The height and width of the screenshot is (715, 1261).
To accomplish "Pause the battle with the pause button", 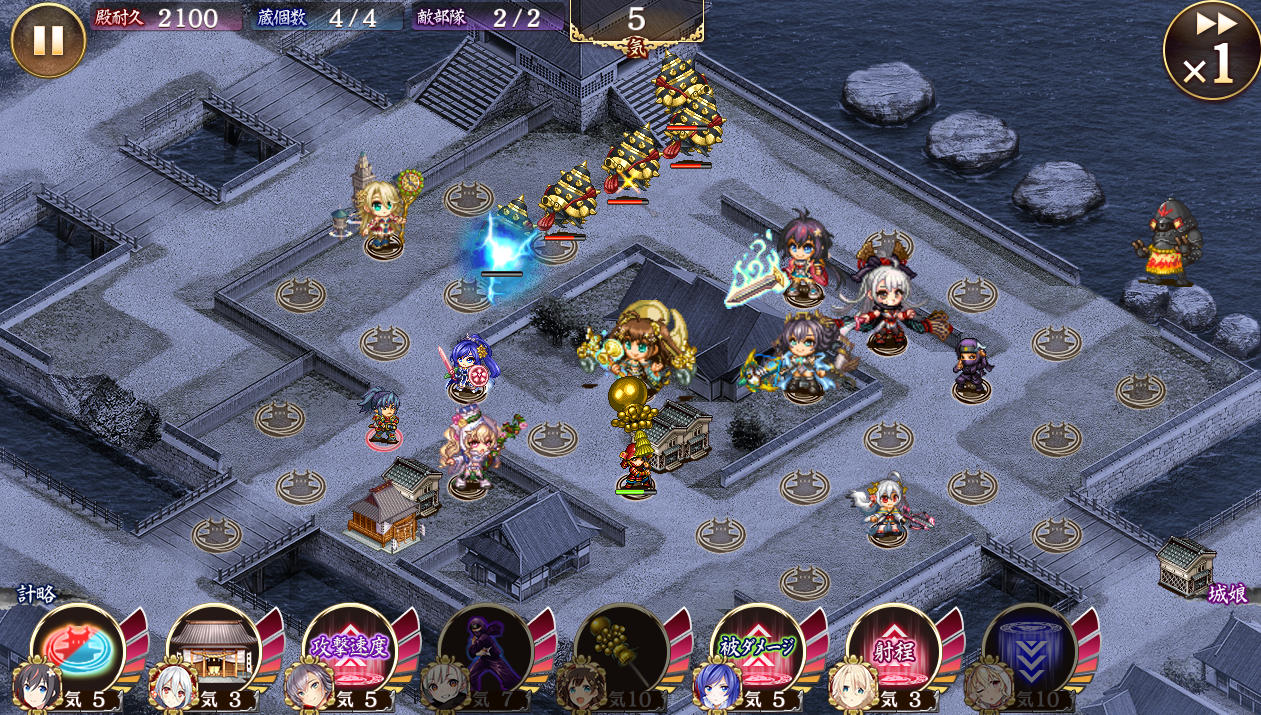I will pyautogui.click(x=48, y=40).
